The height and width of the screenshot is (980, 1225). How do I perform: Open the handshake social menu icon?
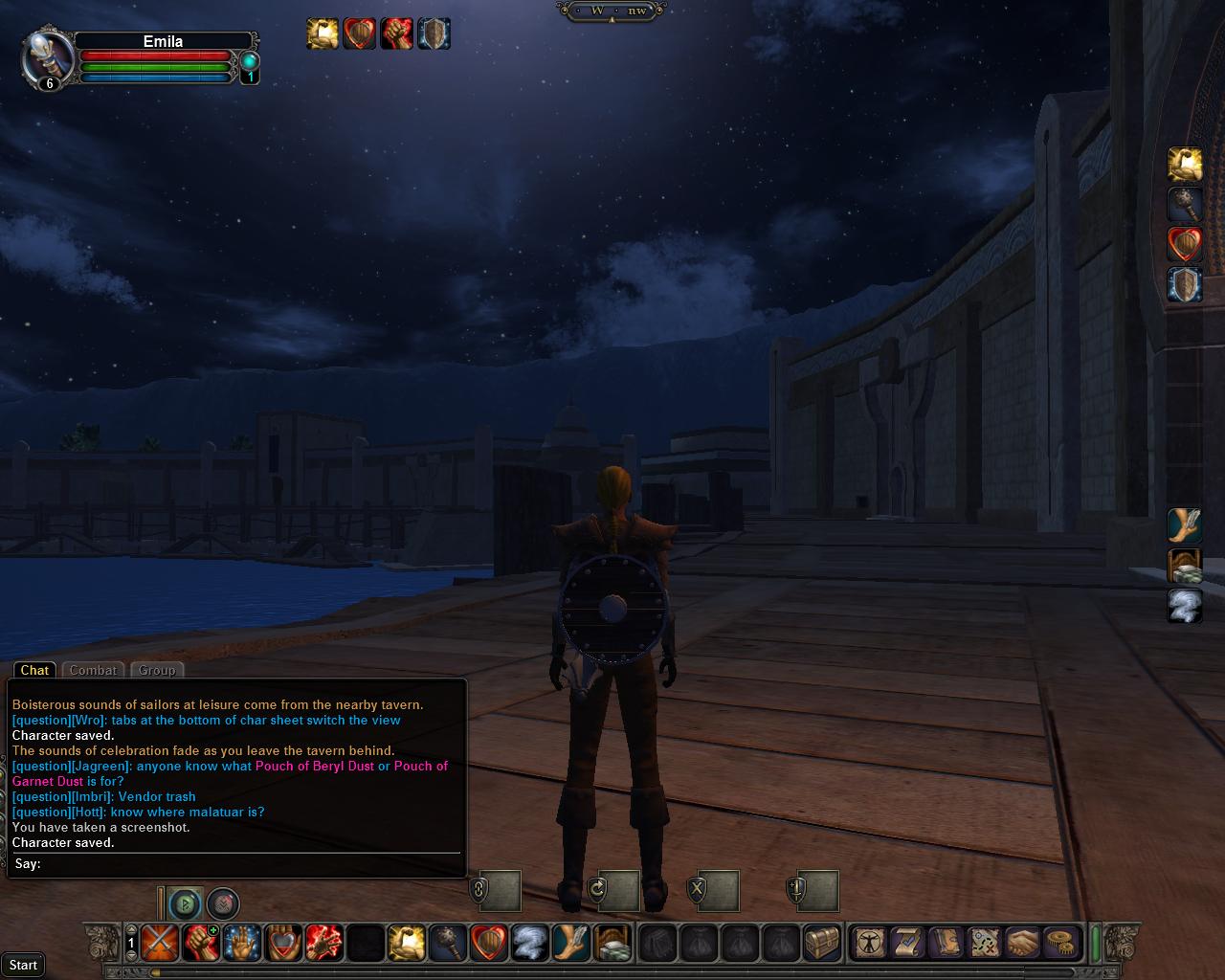click(x=1022, y=943)
